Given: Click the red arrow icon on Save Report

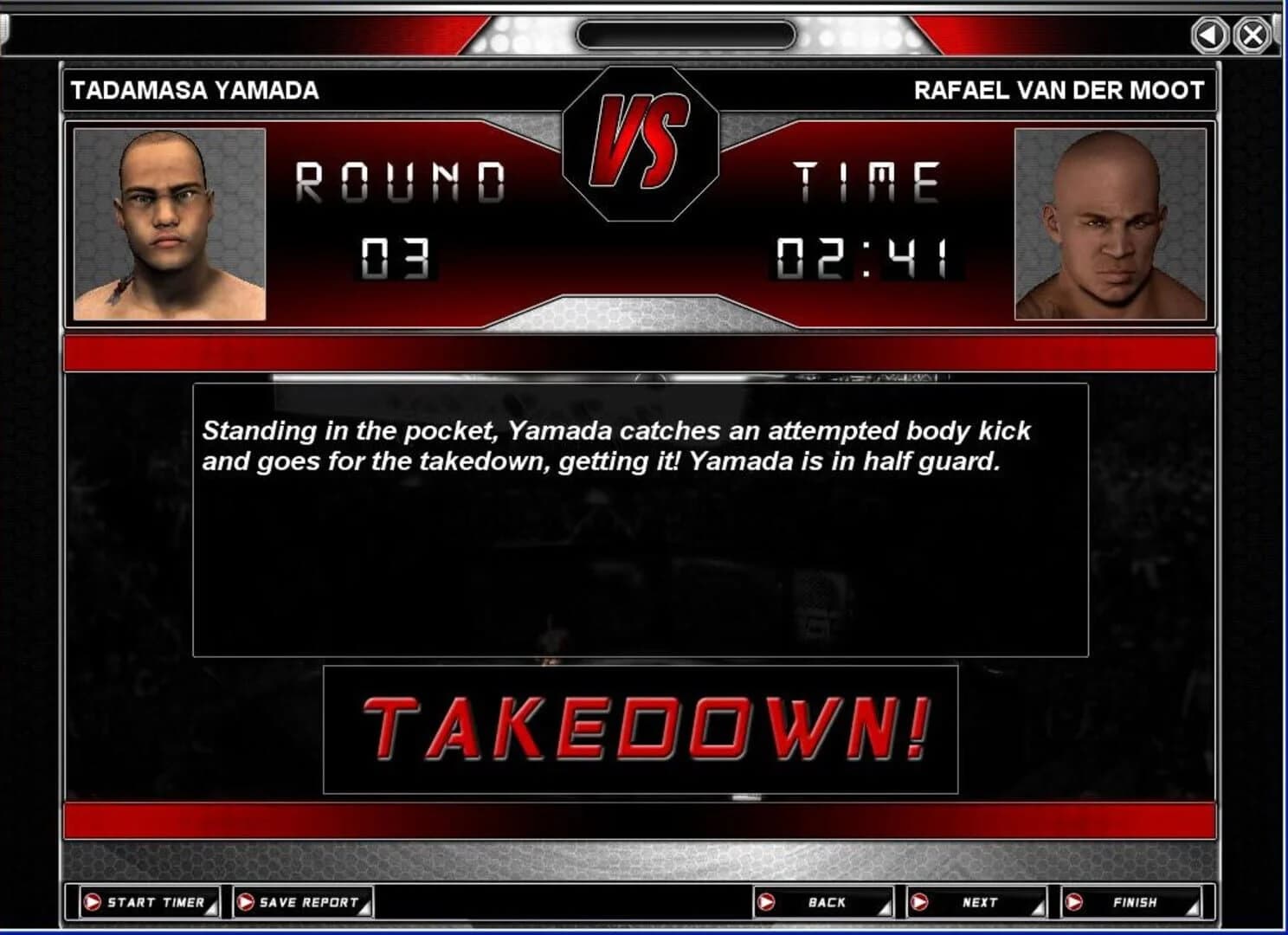Looking at the screenshot, I should click(247, 903).
